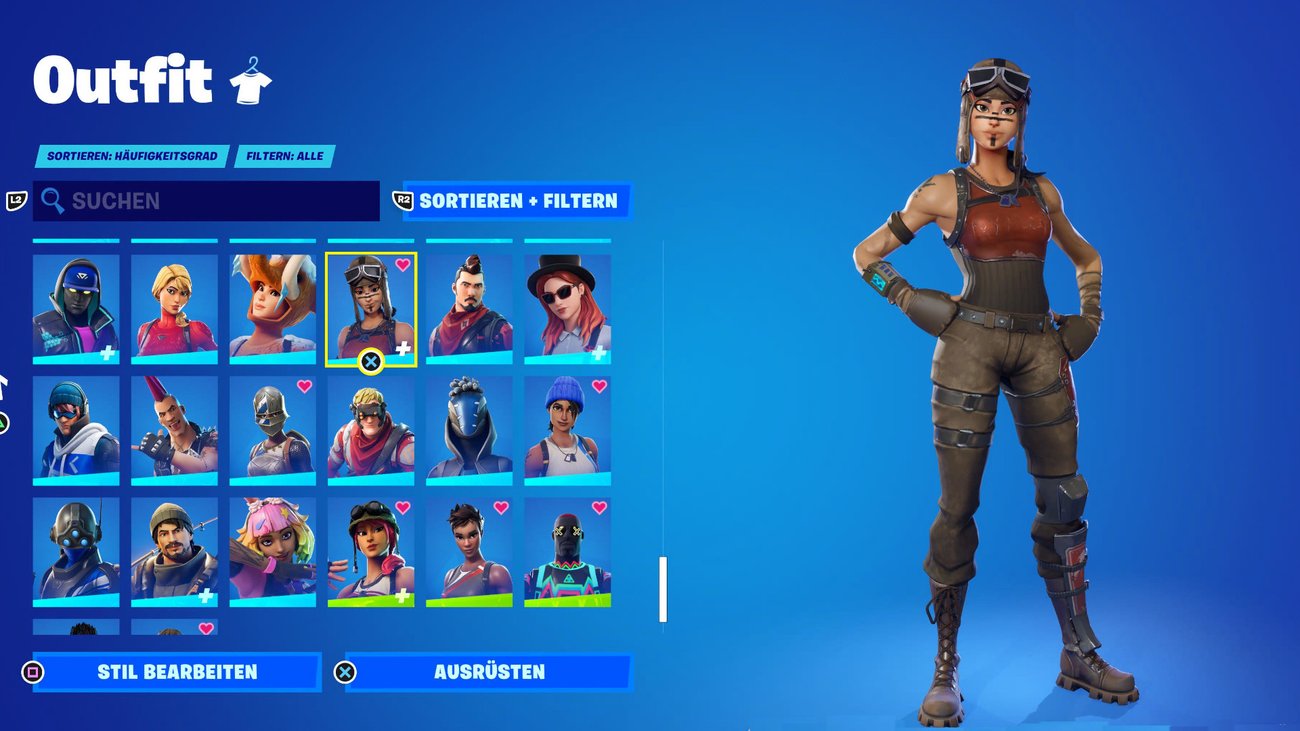This screenshot has height=731, width=1300.
Task: Click the square controller icon next to Stil Bearbeiten
Action: (x=31, y=672)
